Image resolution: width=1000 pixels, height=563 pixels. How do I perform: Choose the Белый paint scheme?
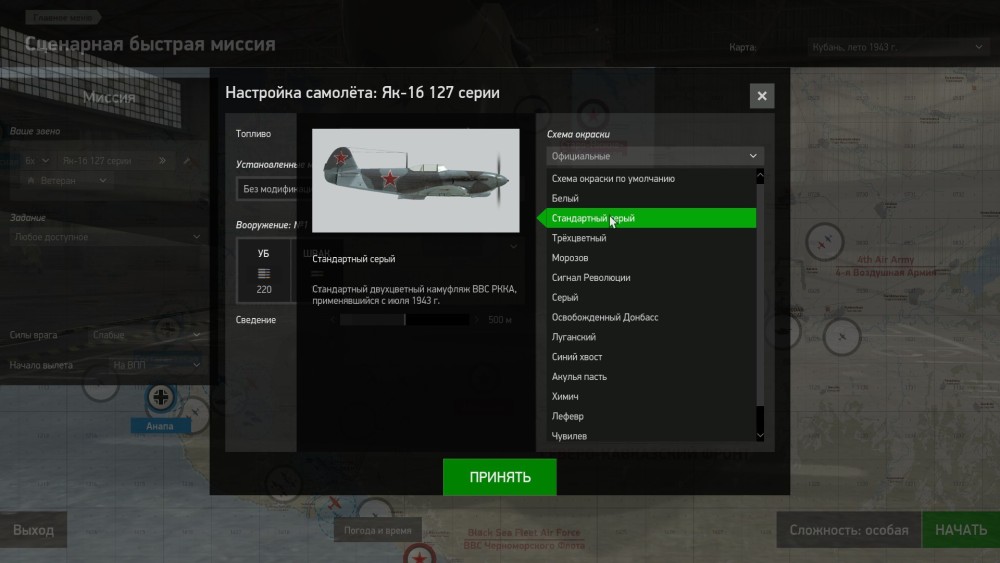(565, 198)
